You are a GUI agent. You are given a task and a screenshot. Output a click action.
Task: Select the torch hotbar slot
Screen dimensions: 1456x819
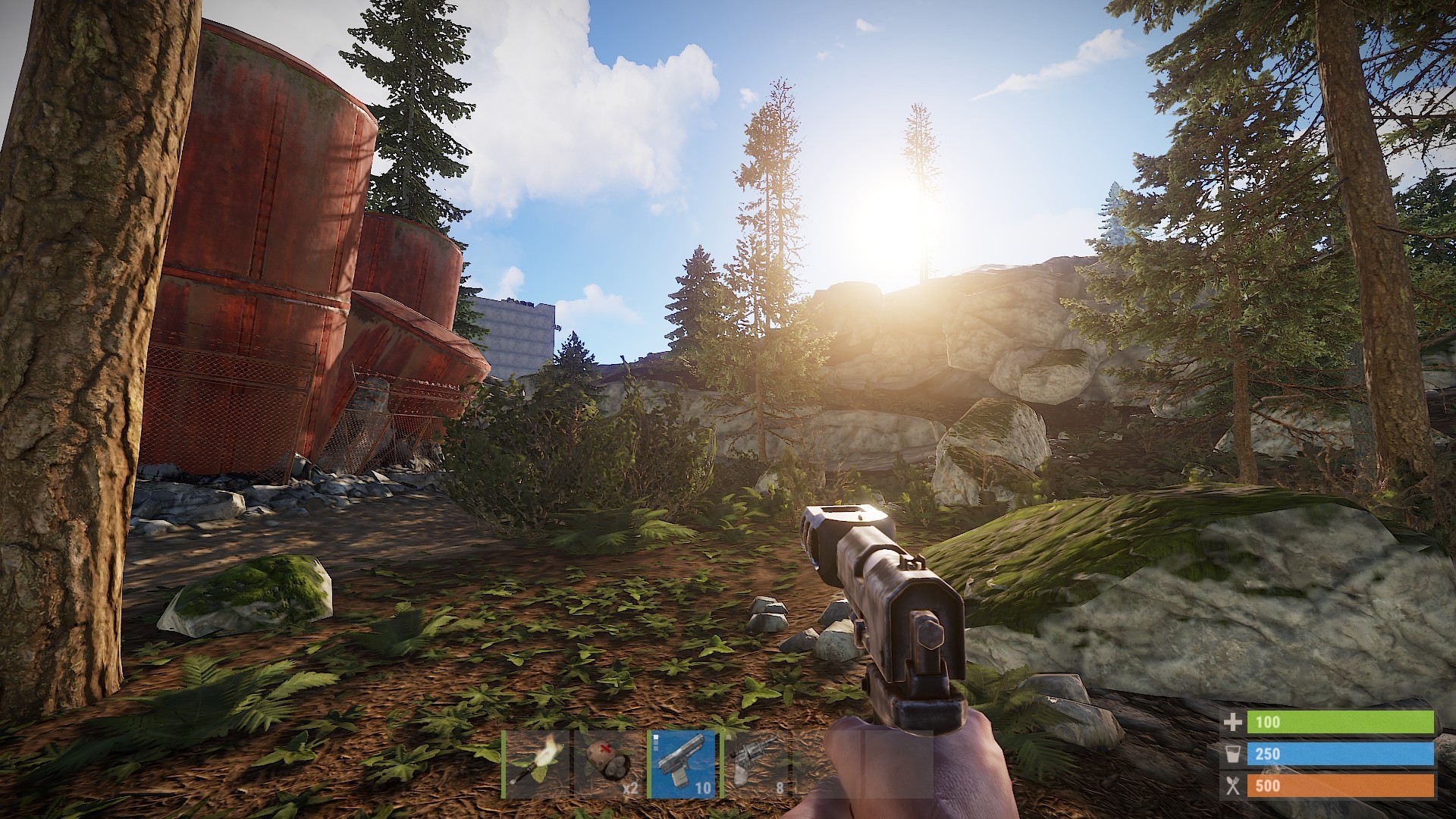click(536, 764)
